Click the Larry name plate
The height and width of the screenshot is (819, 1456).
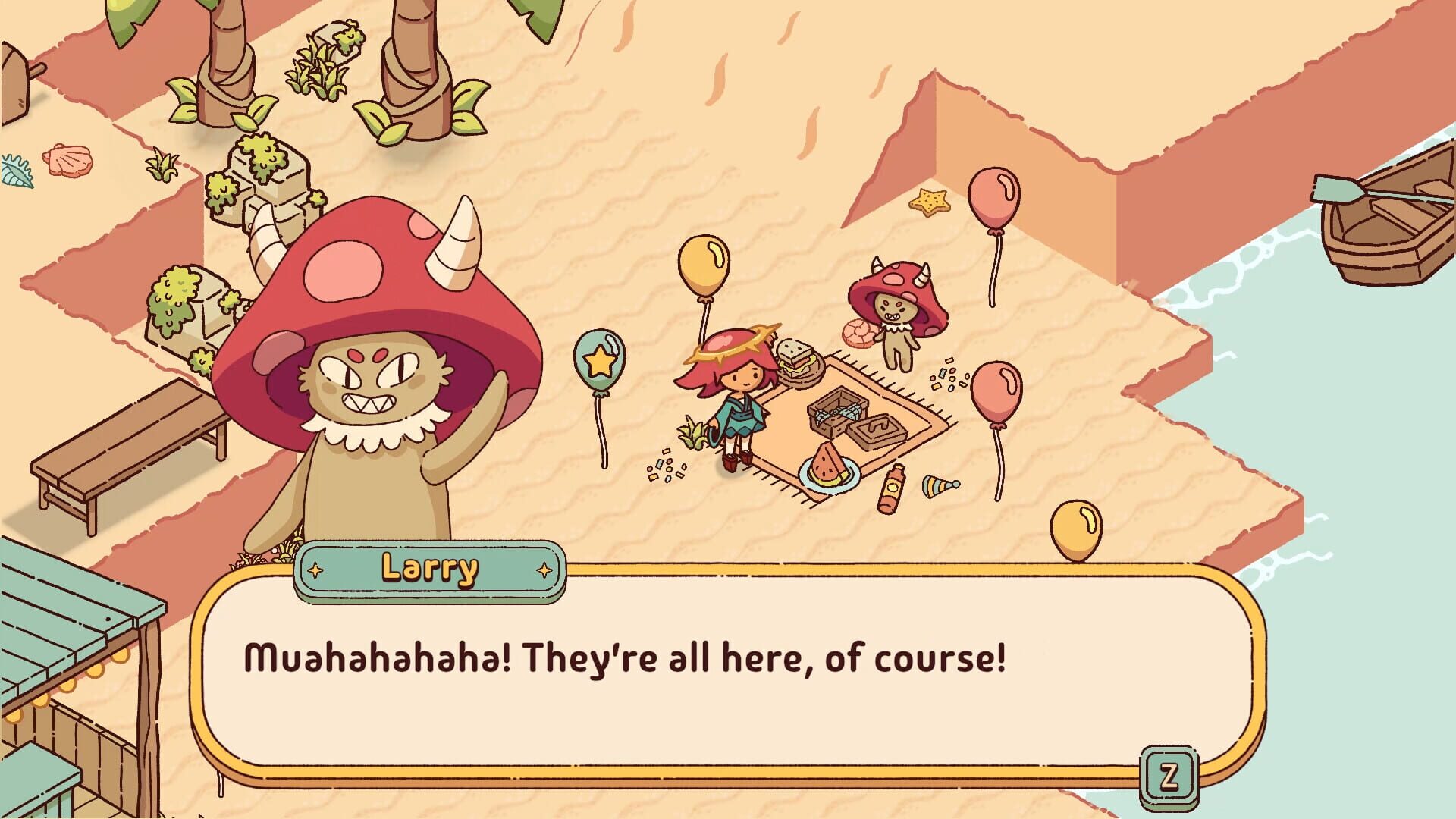[x=430, y=567]
